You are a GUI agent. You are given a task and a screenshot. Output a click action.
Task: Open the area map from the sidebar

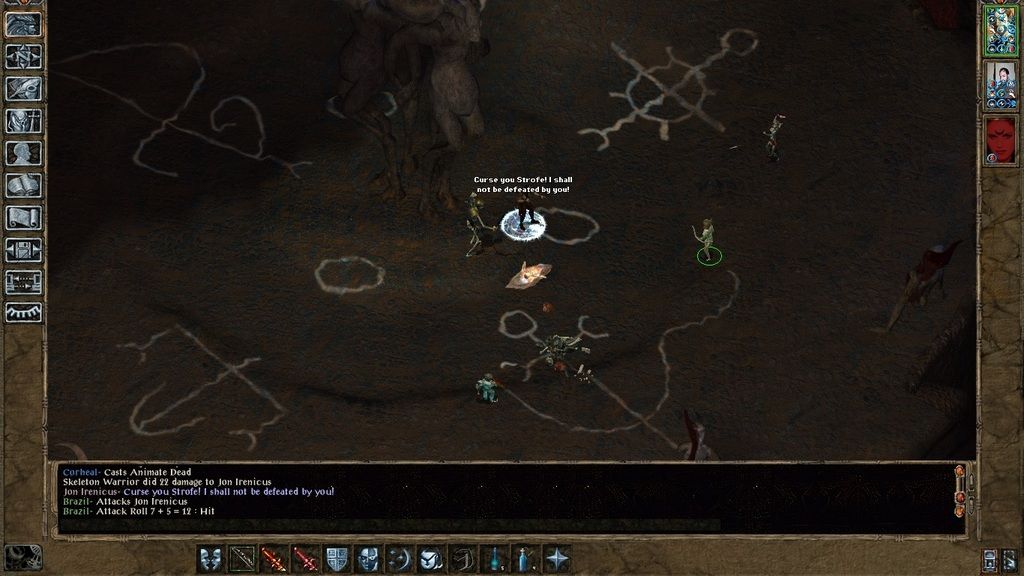pyautogui.click(x=23, y=57)
